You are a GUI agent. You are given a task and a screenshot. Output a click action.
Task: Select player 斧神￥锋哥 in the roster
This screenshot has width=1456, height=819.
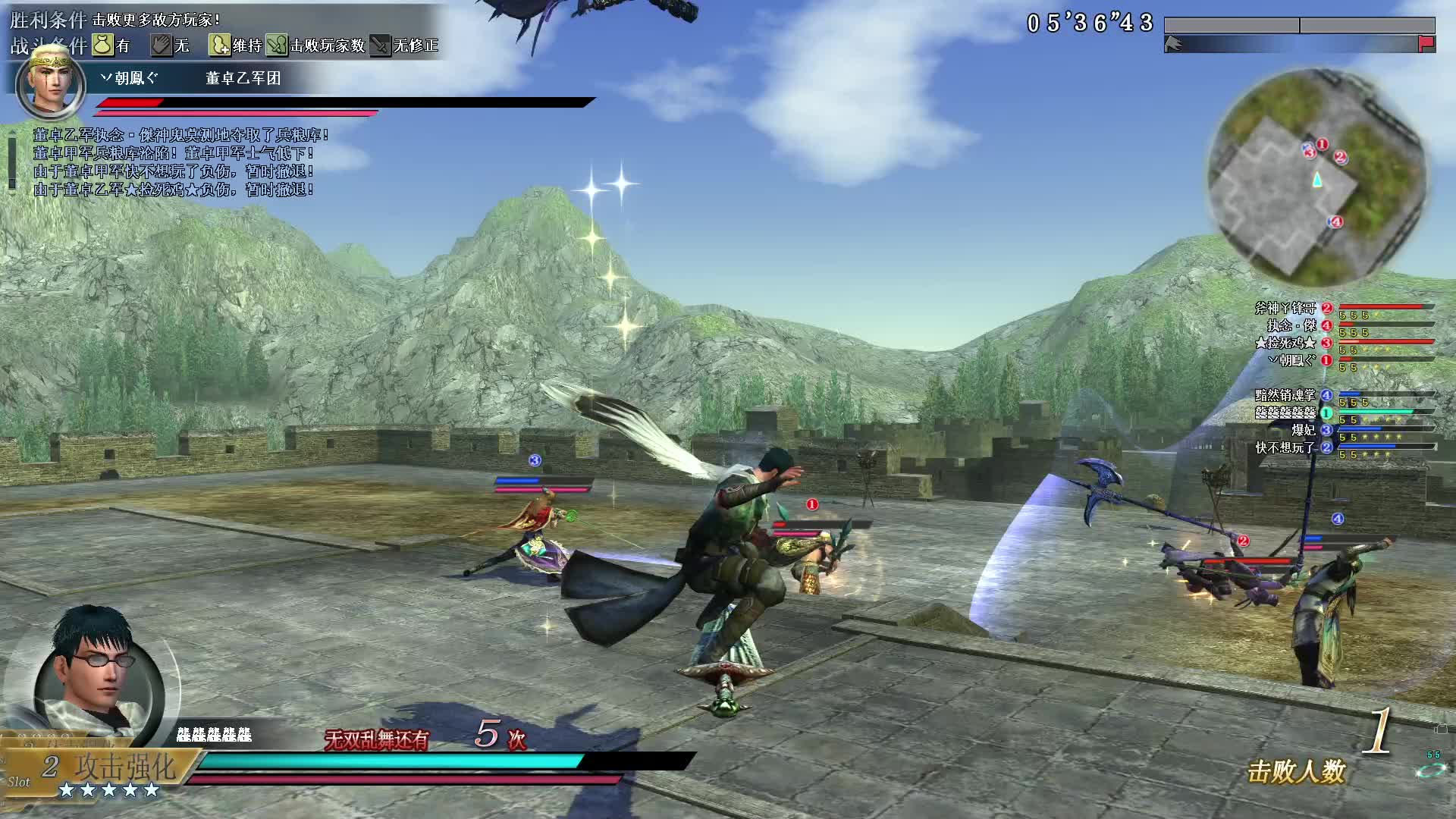click(1286, 308)
